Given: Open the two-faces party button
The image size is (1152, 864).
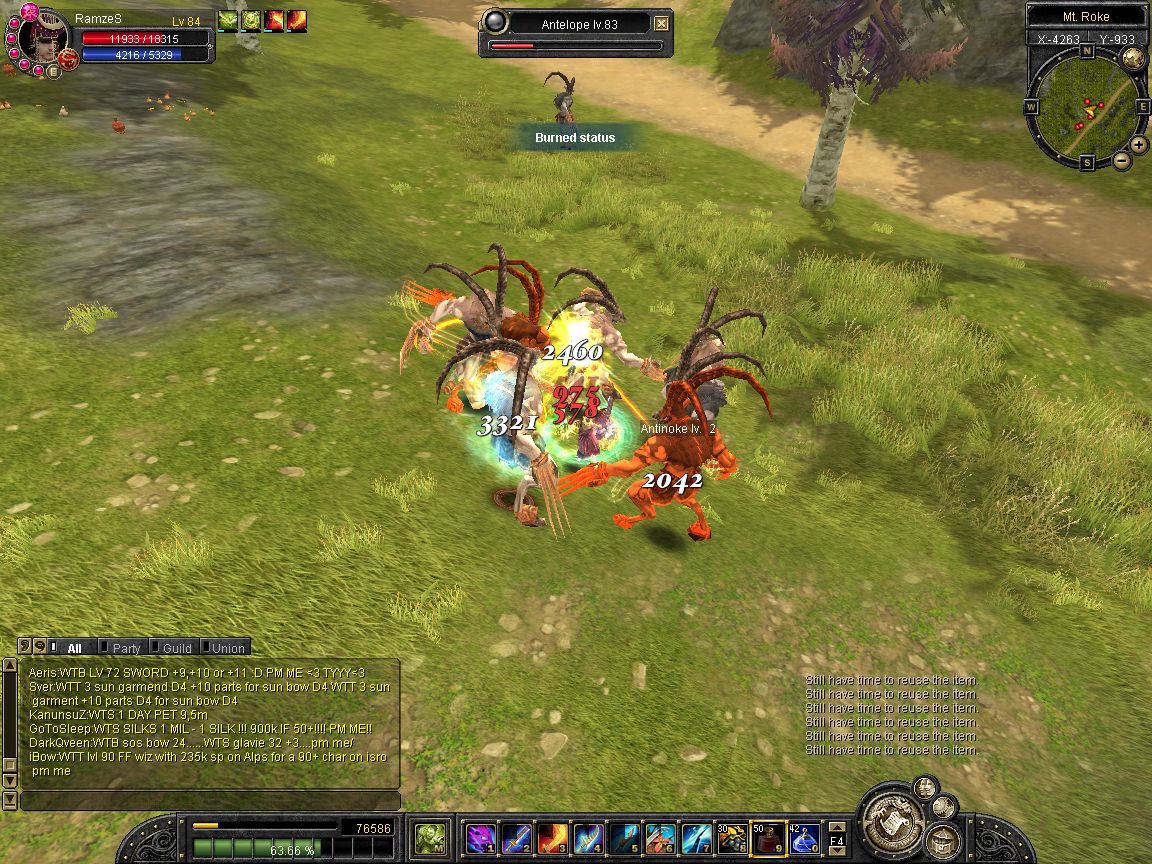Looking at the screenshot, I should [927, 786].
